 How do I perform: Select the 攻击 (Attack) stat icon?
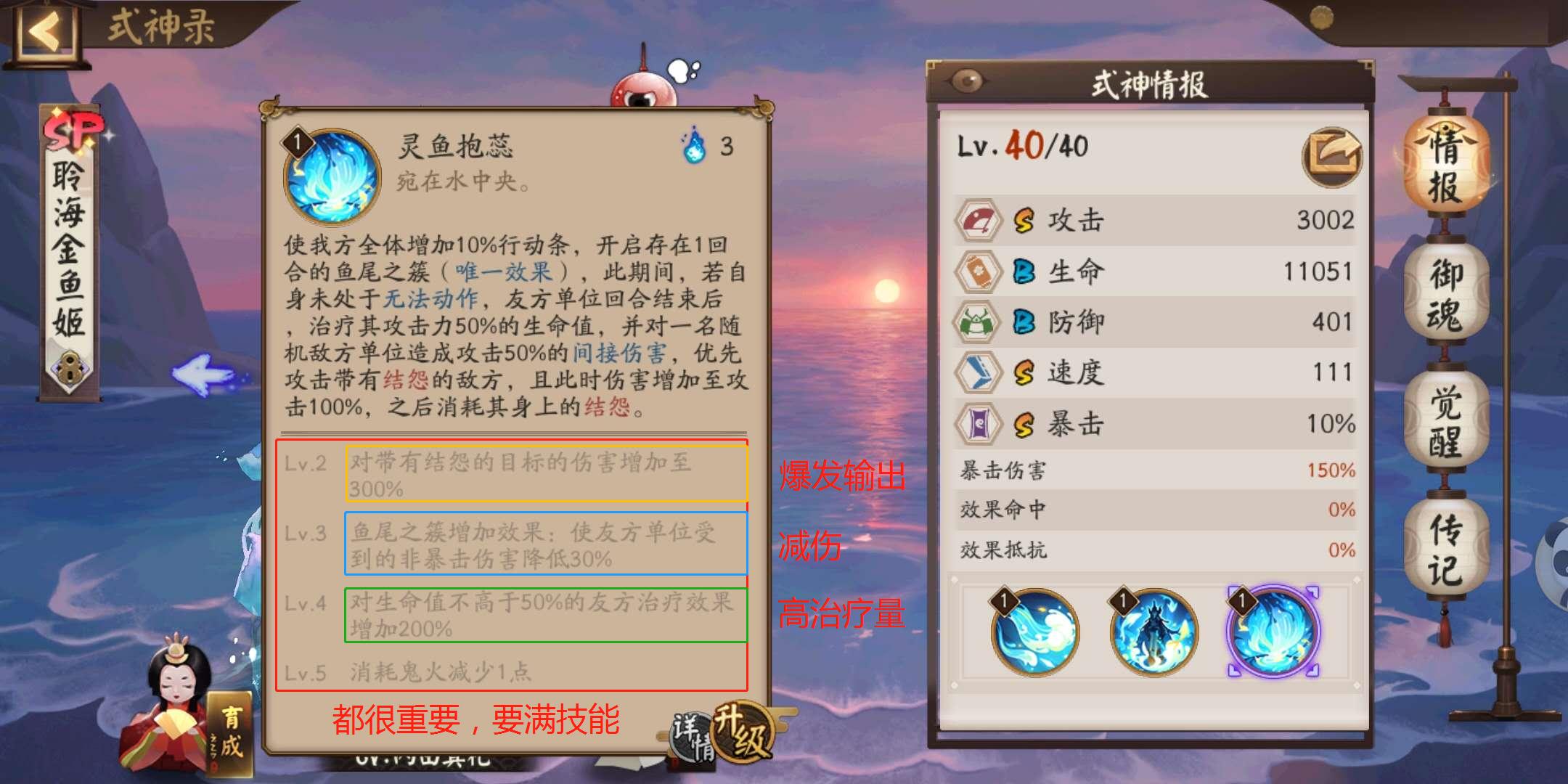coord(979,220)
